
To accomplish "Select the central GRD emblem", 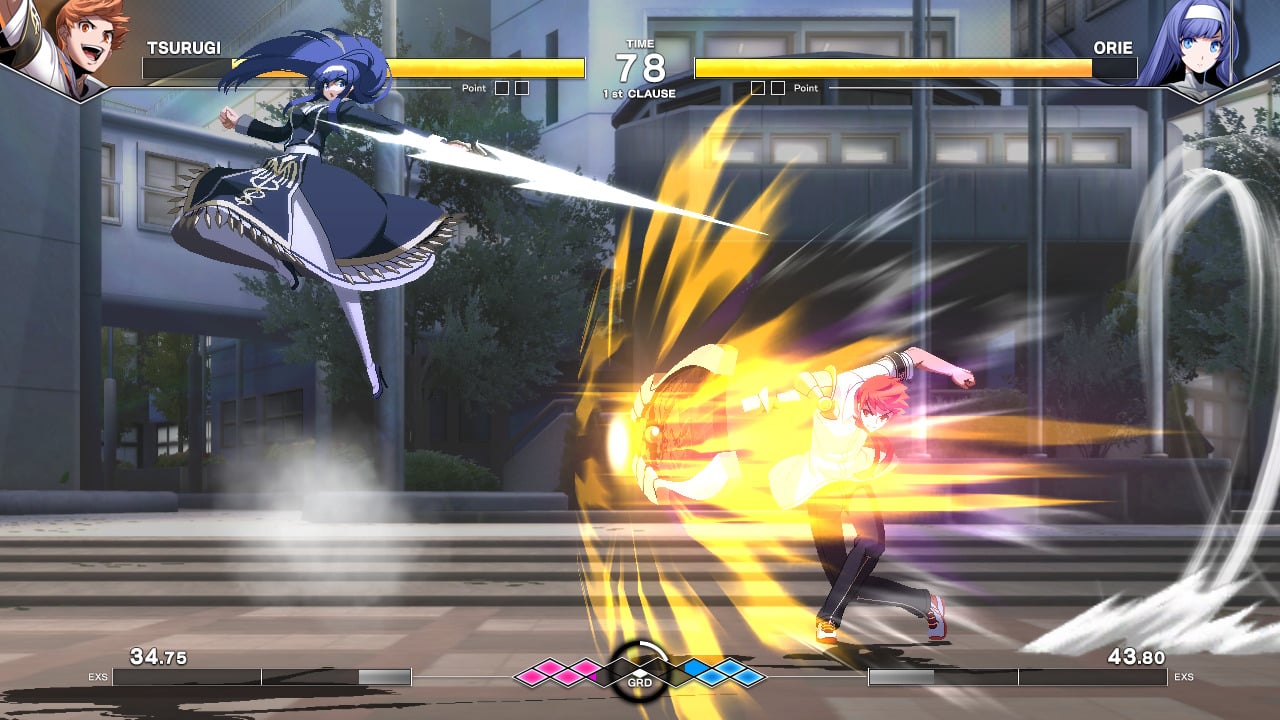I will pos(640,672).
